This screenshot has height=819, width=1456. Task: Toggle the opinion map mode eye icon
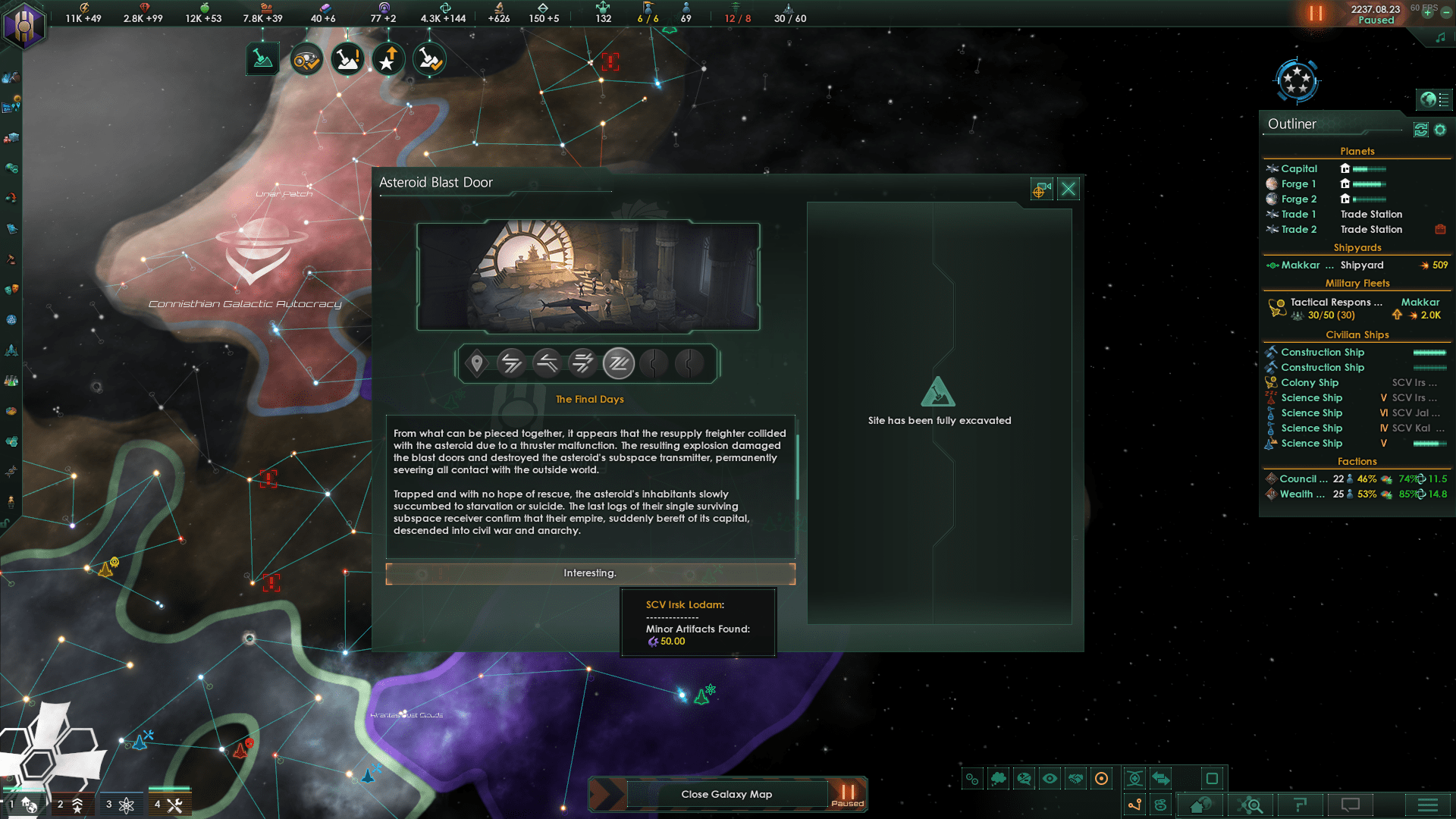tap(1050, 778)
